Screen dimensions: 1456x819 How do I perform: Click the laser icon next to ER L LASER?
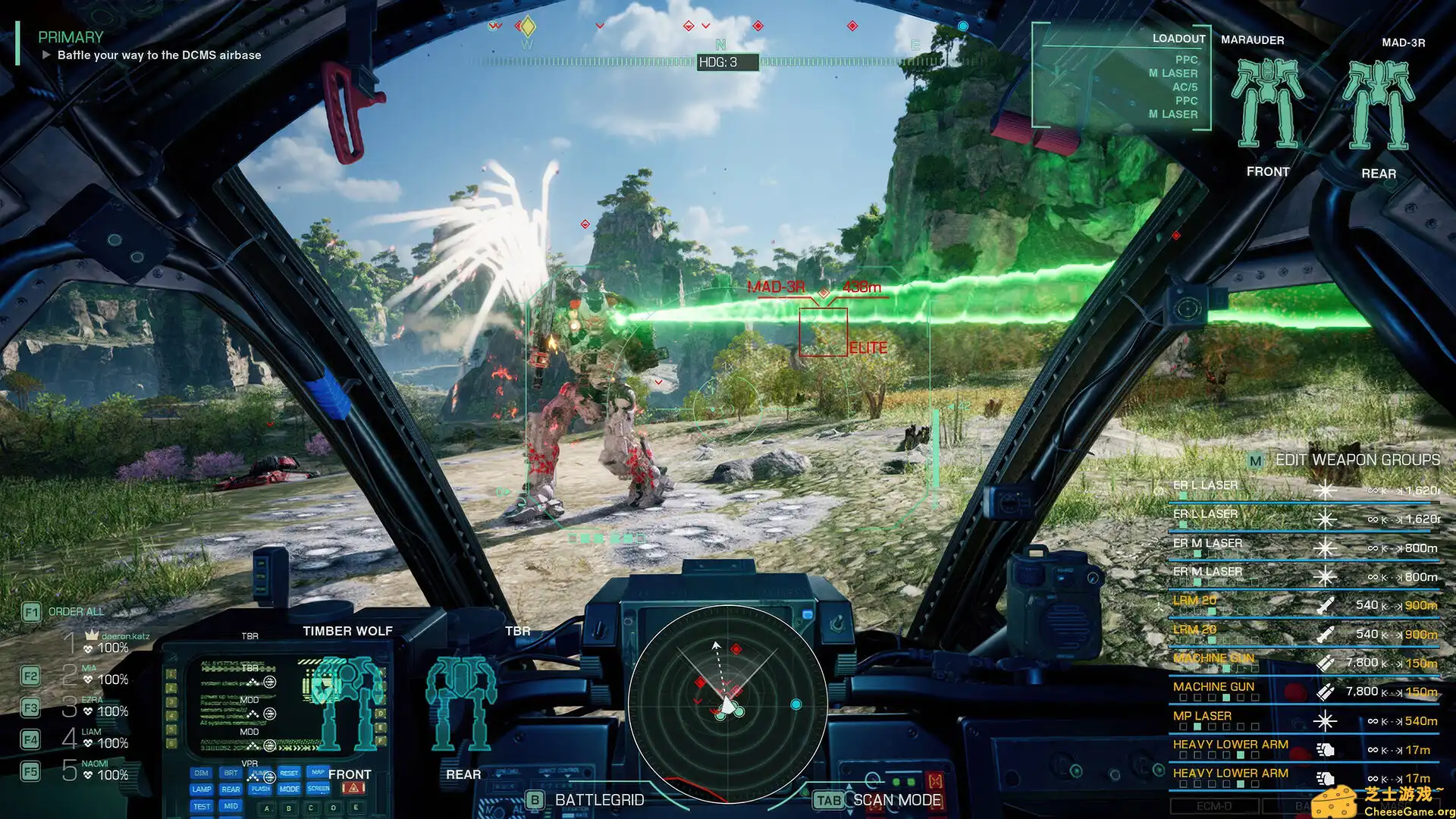point(1324,491)
